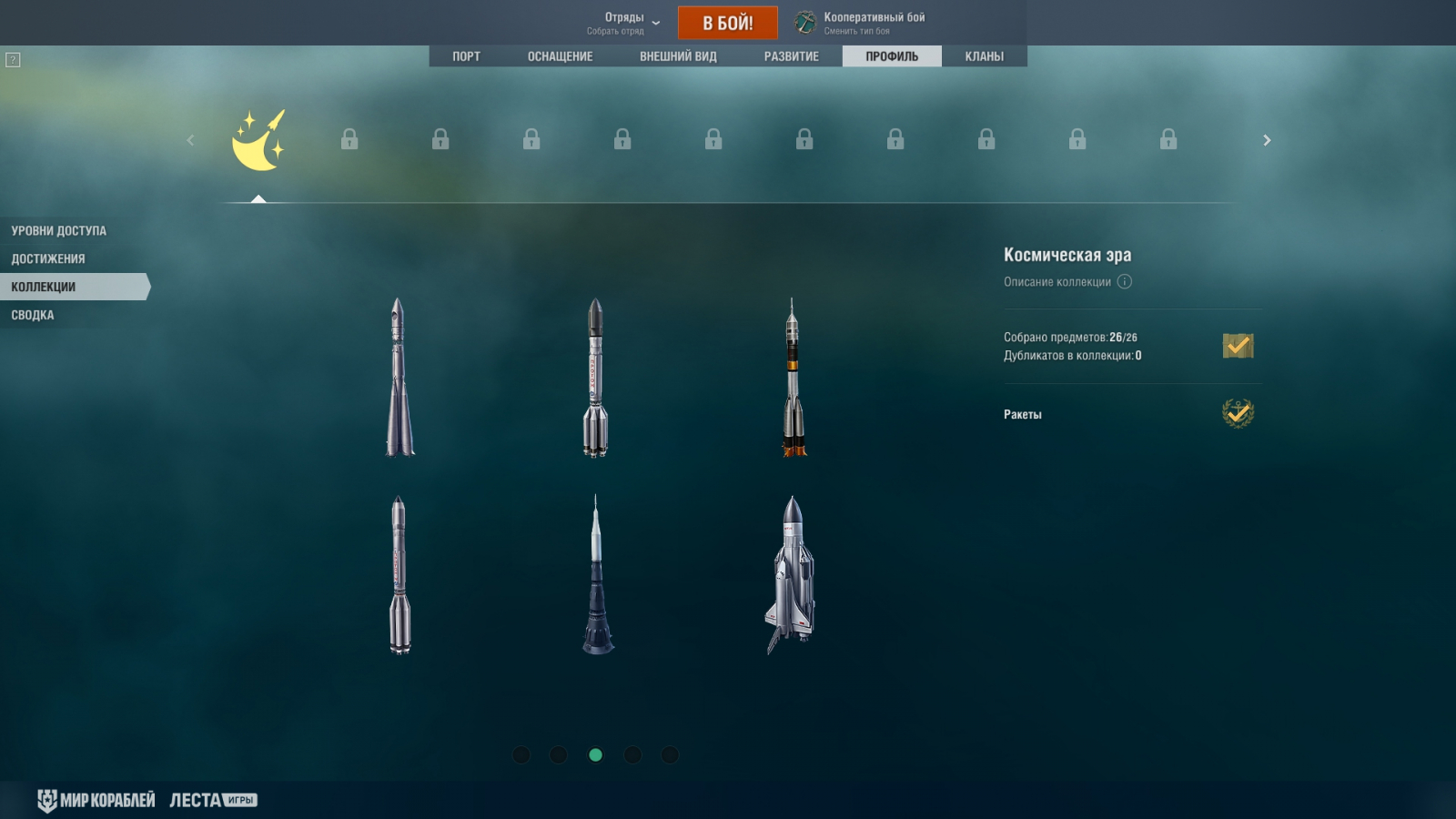The width and height of the screenshot is (1456, 819).
Task: Go to the ВНЕШНИЙ ВИД tab
Action: click(x=678, y=56)
